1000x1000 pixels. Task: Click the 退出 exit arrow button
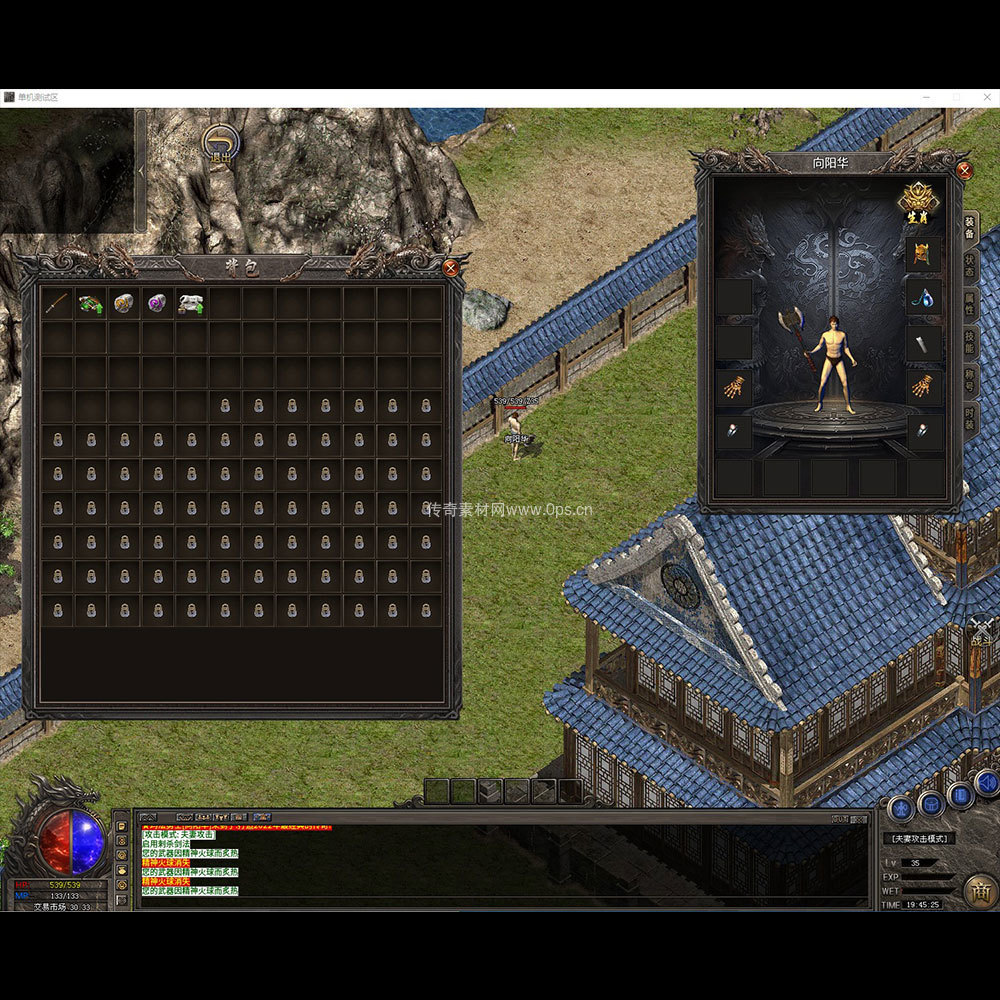click(x=218, y=145)
